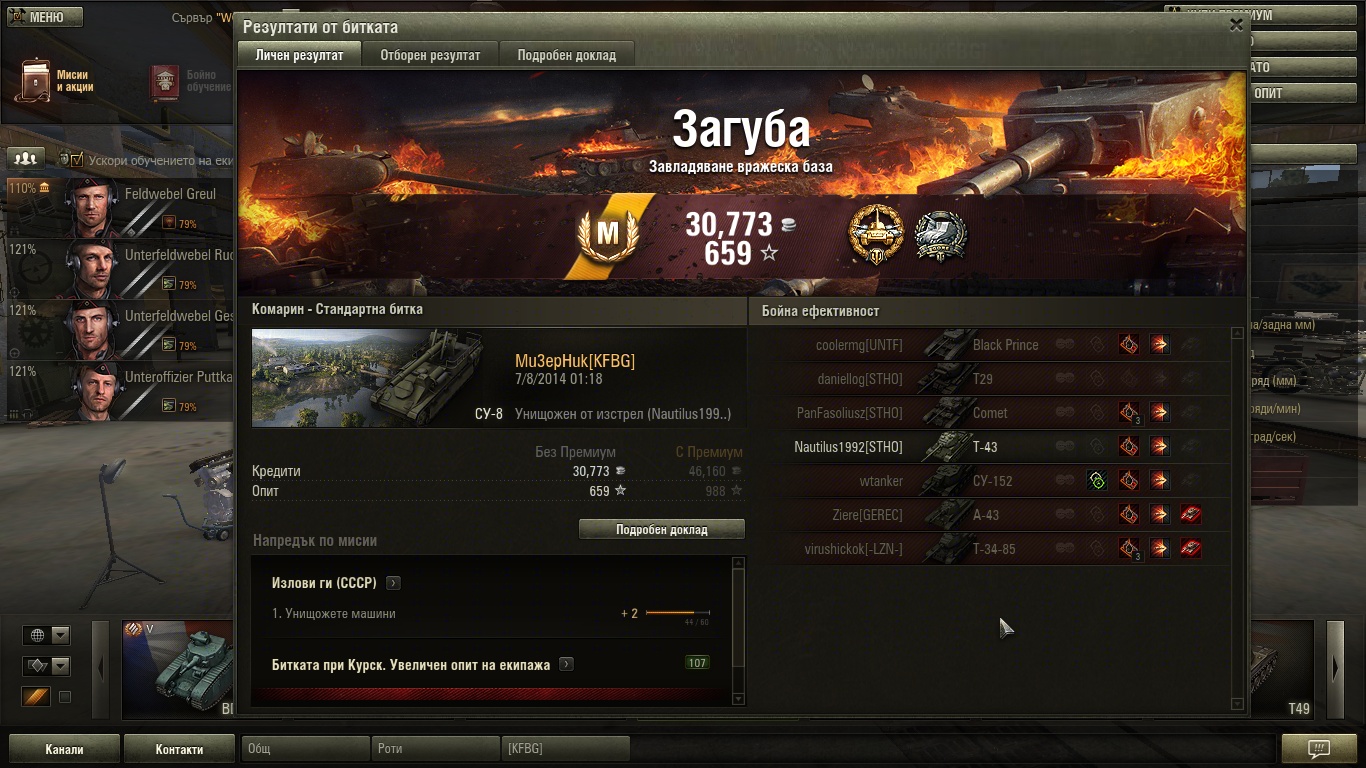Screen dimensions: 1366x768
Task: Open the notifications speech bubble button
Action: [x=1319, y=749]
